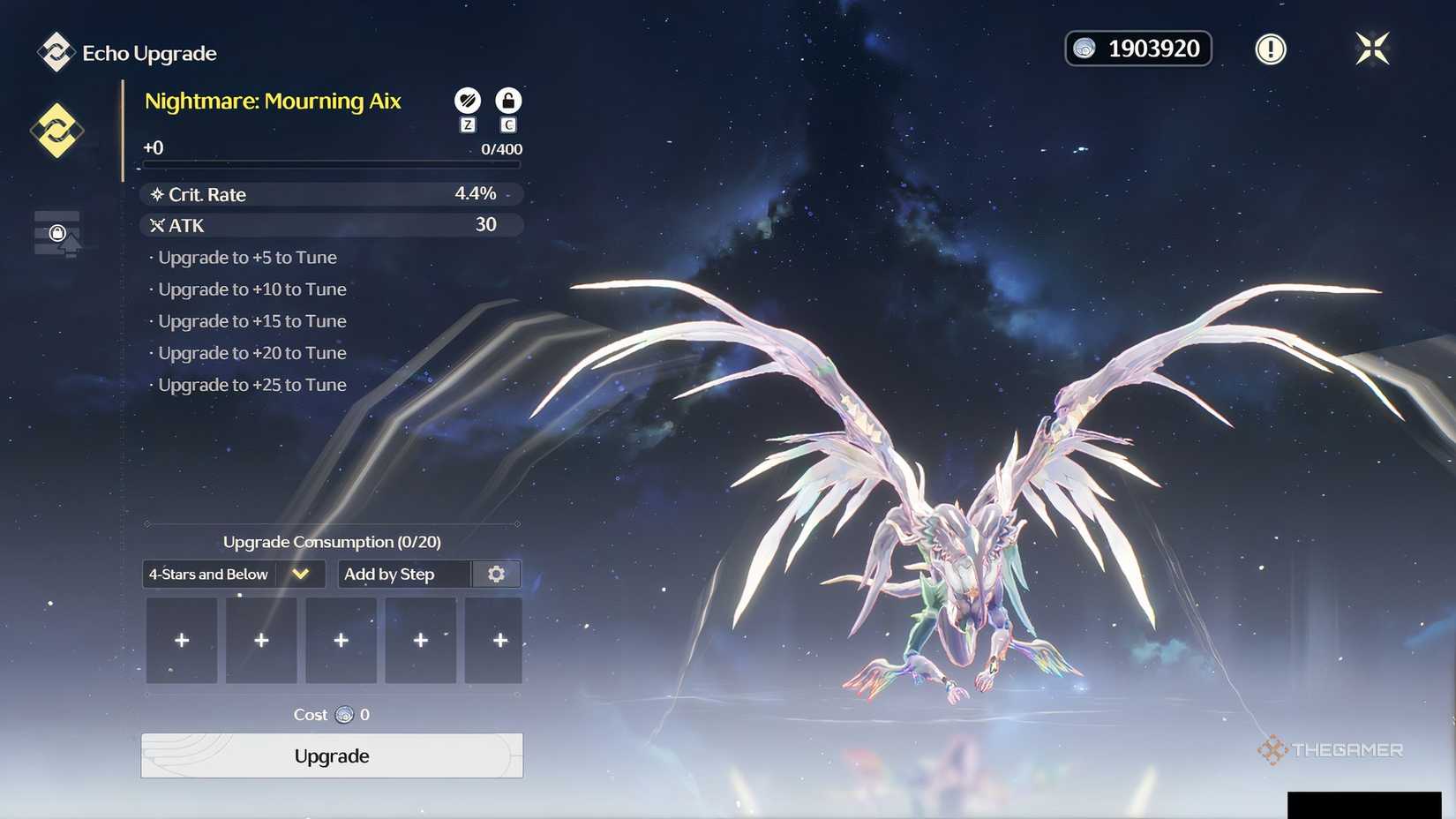The width and height of the screenshot is (1456, 819).
Task: Choose the Add by Step button
Action: tap(404, 574)
